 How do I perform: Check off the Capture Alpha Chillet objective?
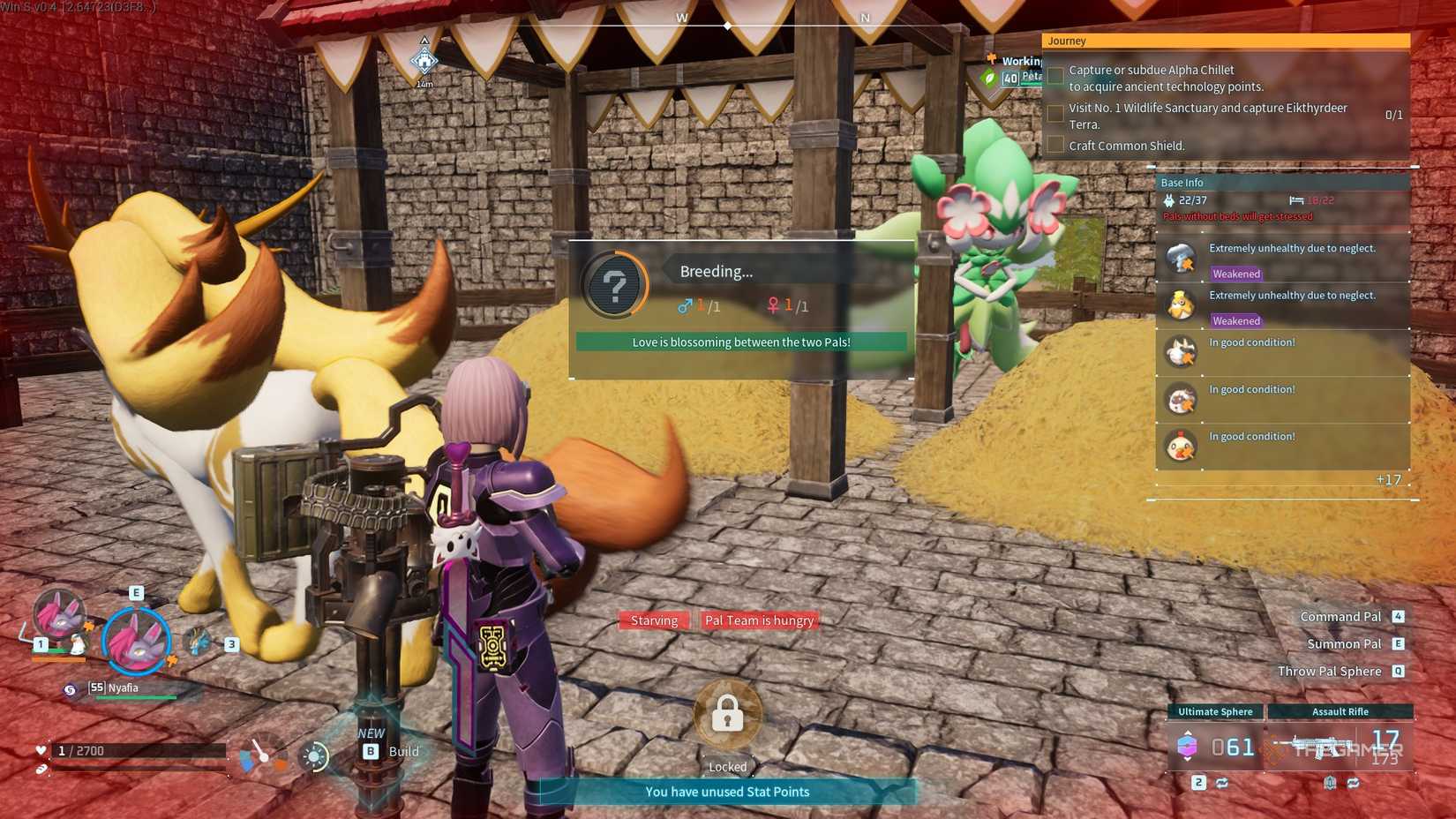[x=1055, y=75]
